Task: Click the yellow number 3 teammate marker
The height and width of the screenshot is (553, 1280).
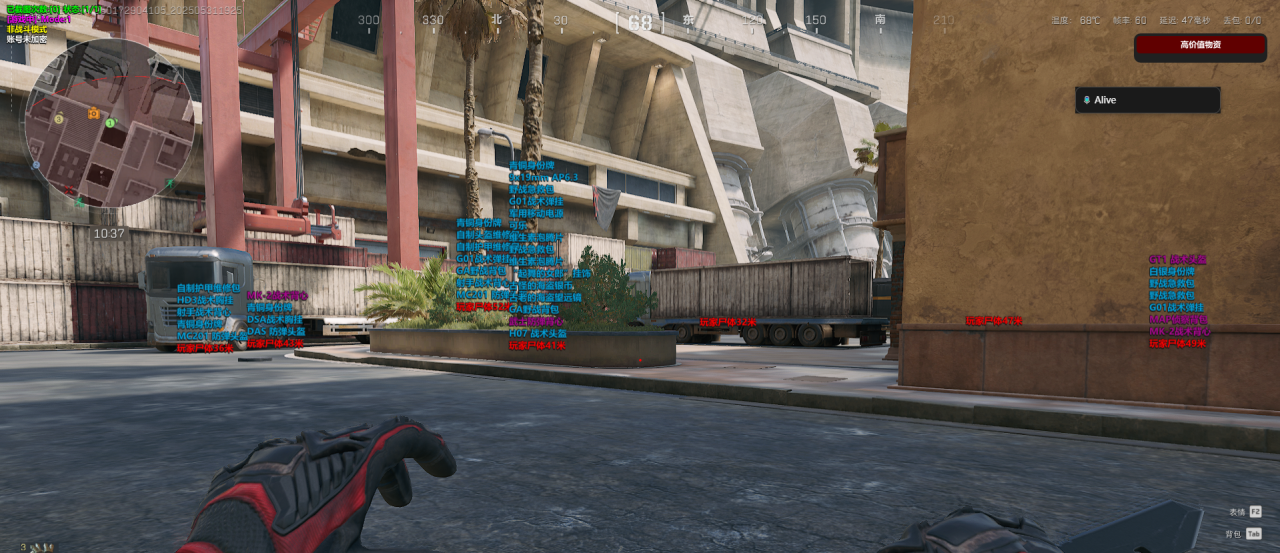Action: (59, 119)
